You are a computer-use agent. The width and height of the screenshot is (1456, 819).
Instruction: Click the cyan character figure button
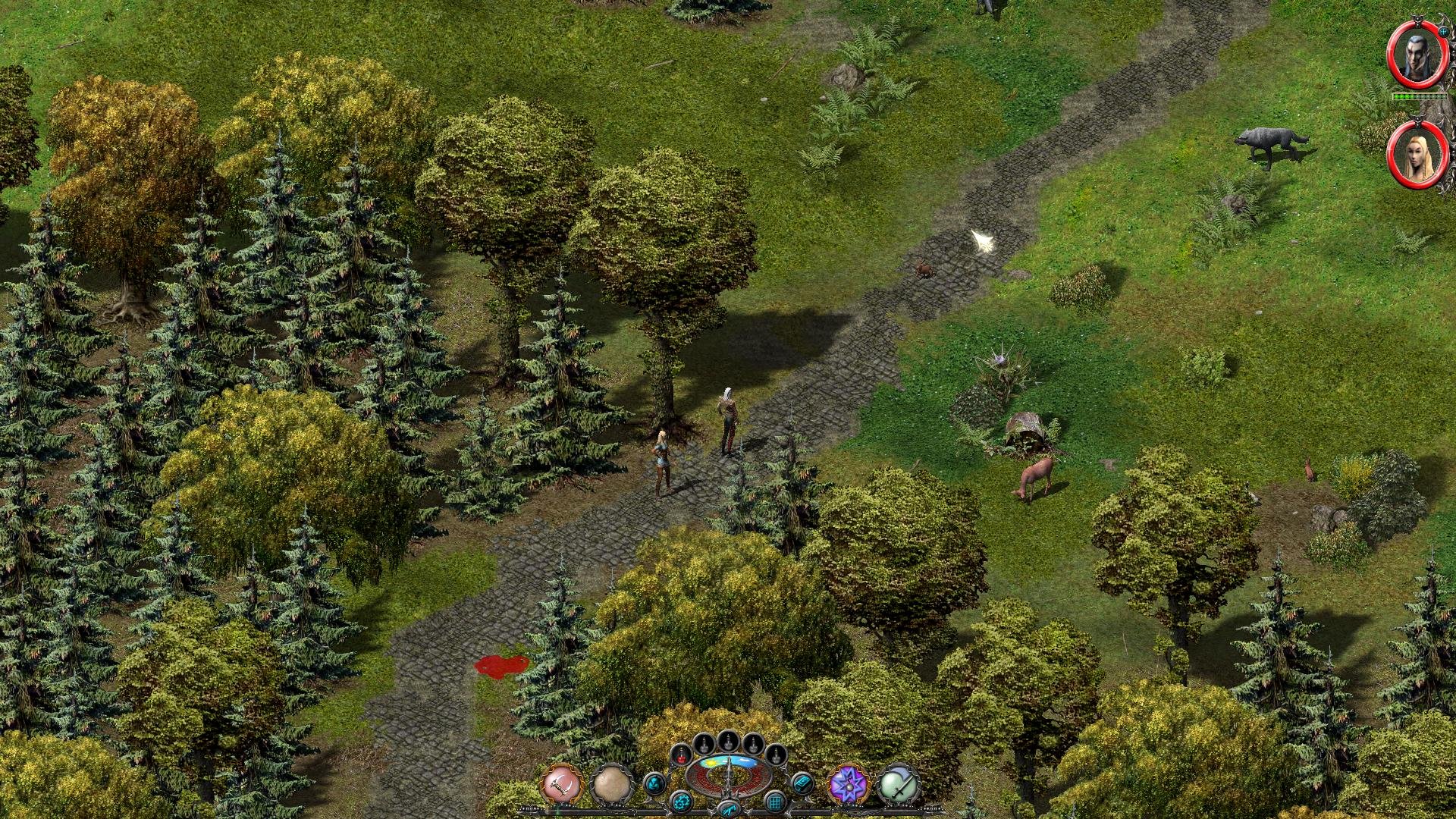point(655,783)
